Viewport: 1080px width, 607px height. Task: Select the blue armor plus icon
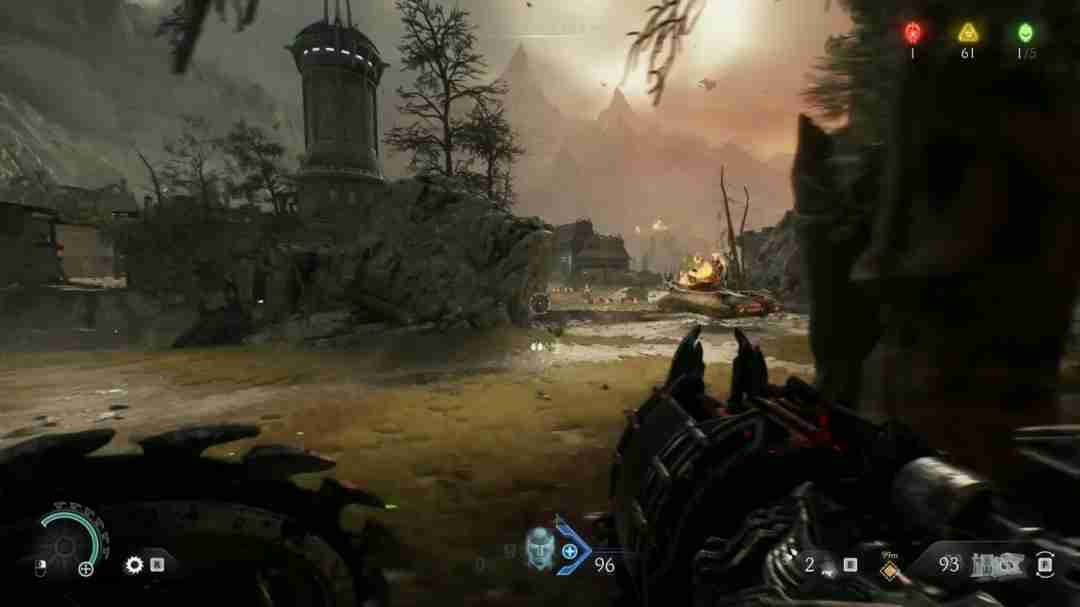570,551
